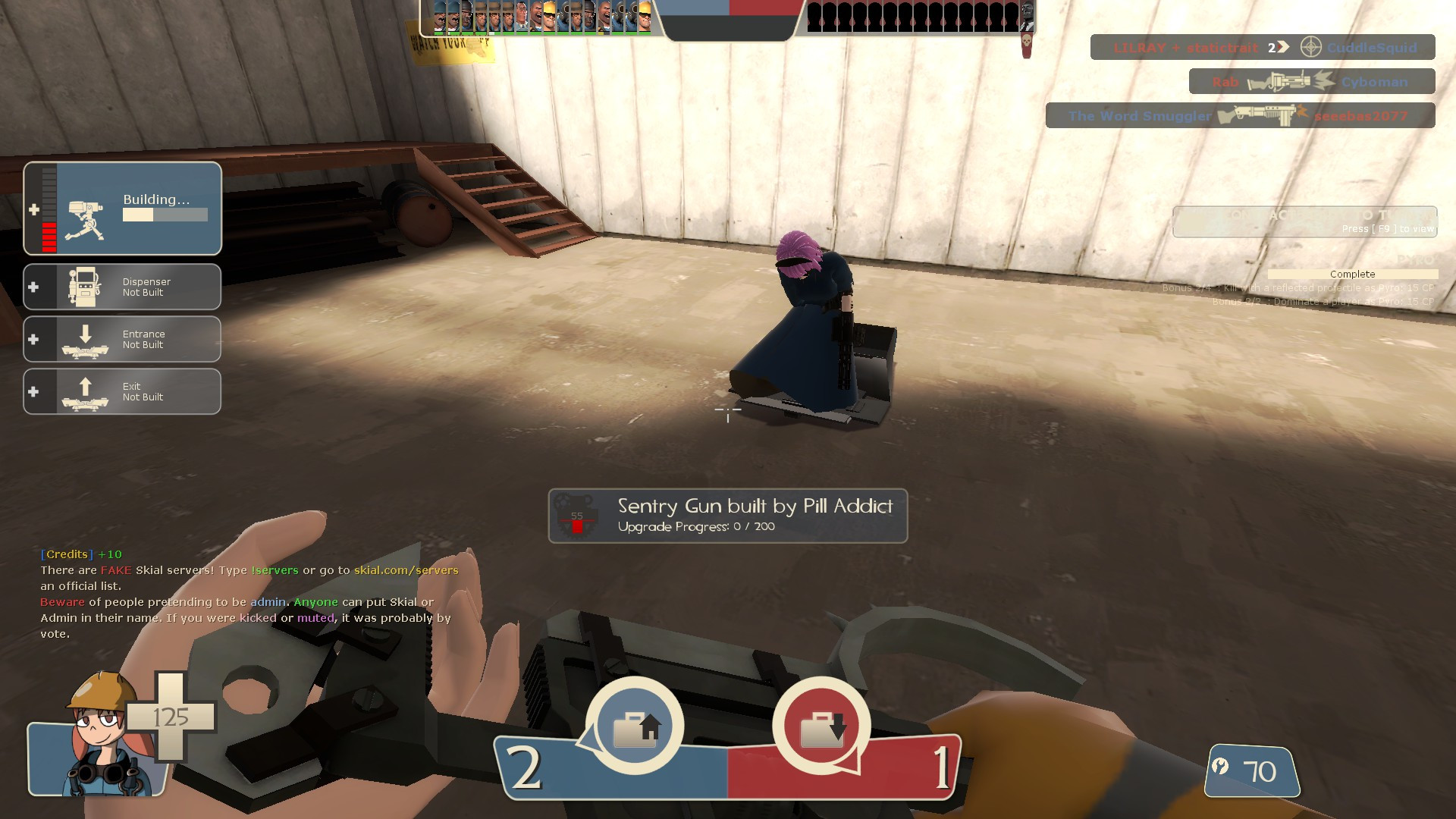The image size is (1456, 819).
Task: Open the skial.com/servers link in chat
Action: tap(406, 570)
